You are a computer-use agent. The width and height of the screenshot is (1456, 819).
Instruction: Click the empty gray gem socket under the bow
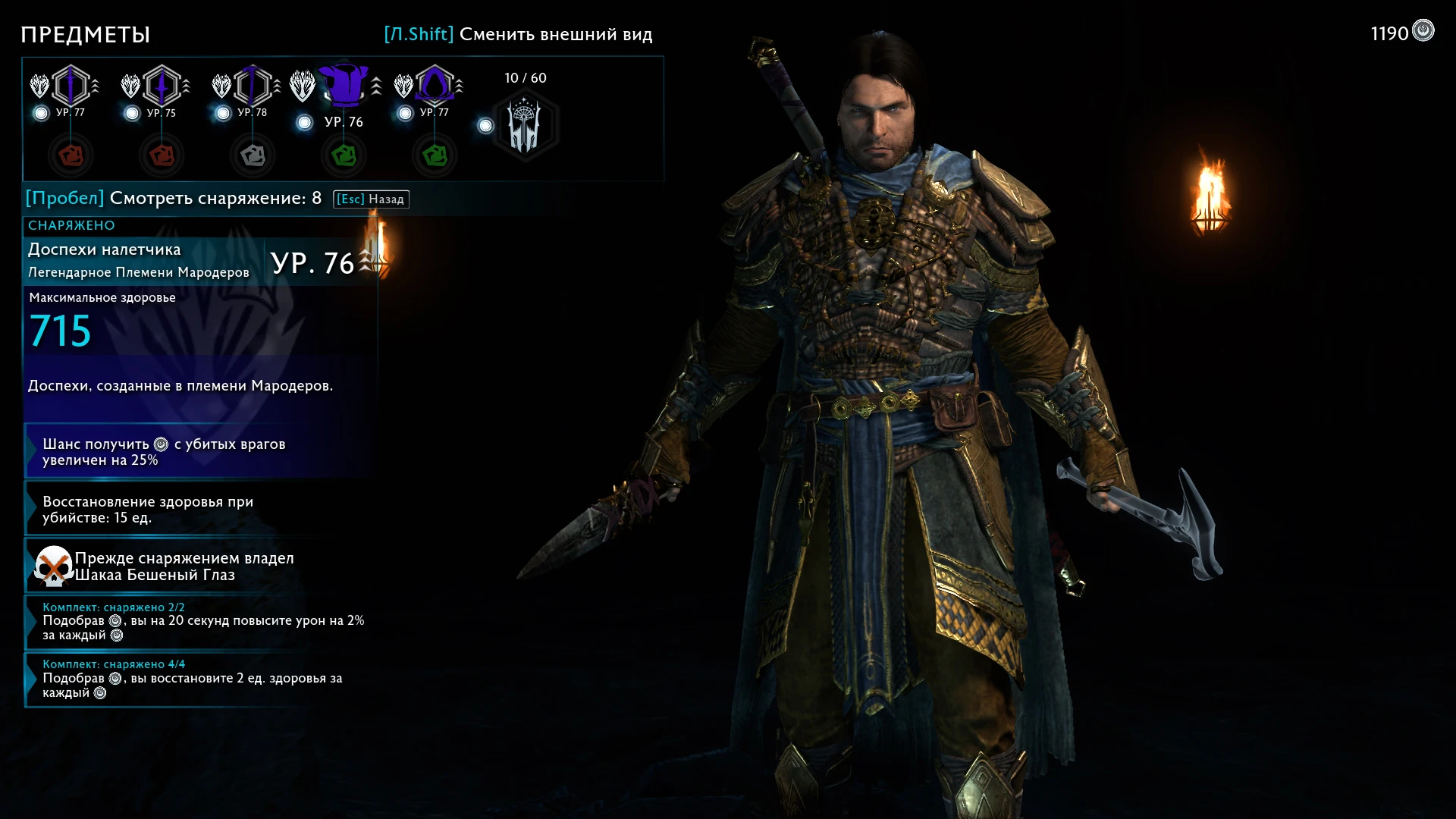tap(252, 155)
